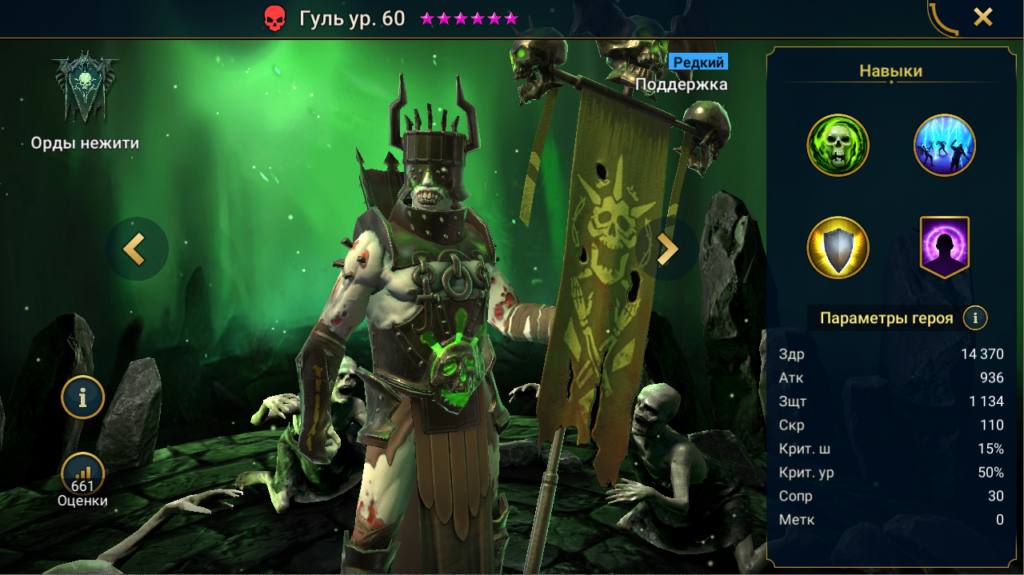This screenshot has width=1024, height=575.
Task: Click the Орды нежити faction emblem
Action: [85, 90]
